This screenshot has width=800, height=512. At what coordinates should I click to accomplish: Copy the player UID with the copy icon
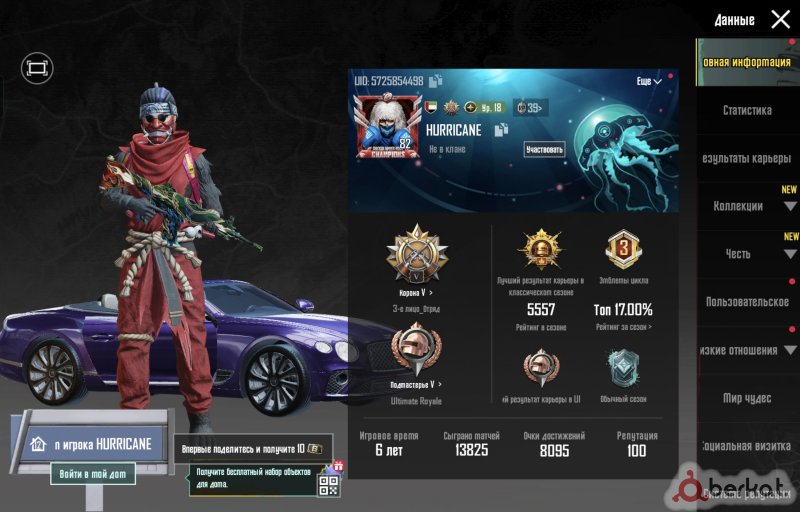click(x=436, y=80)
